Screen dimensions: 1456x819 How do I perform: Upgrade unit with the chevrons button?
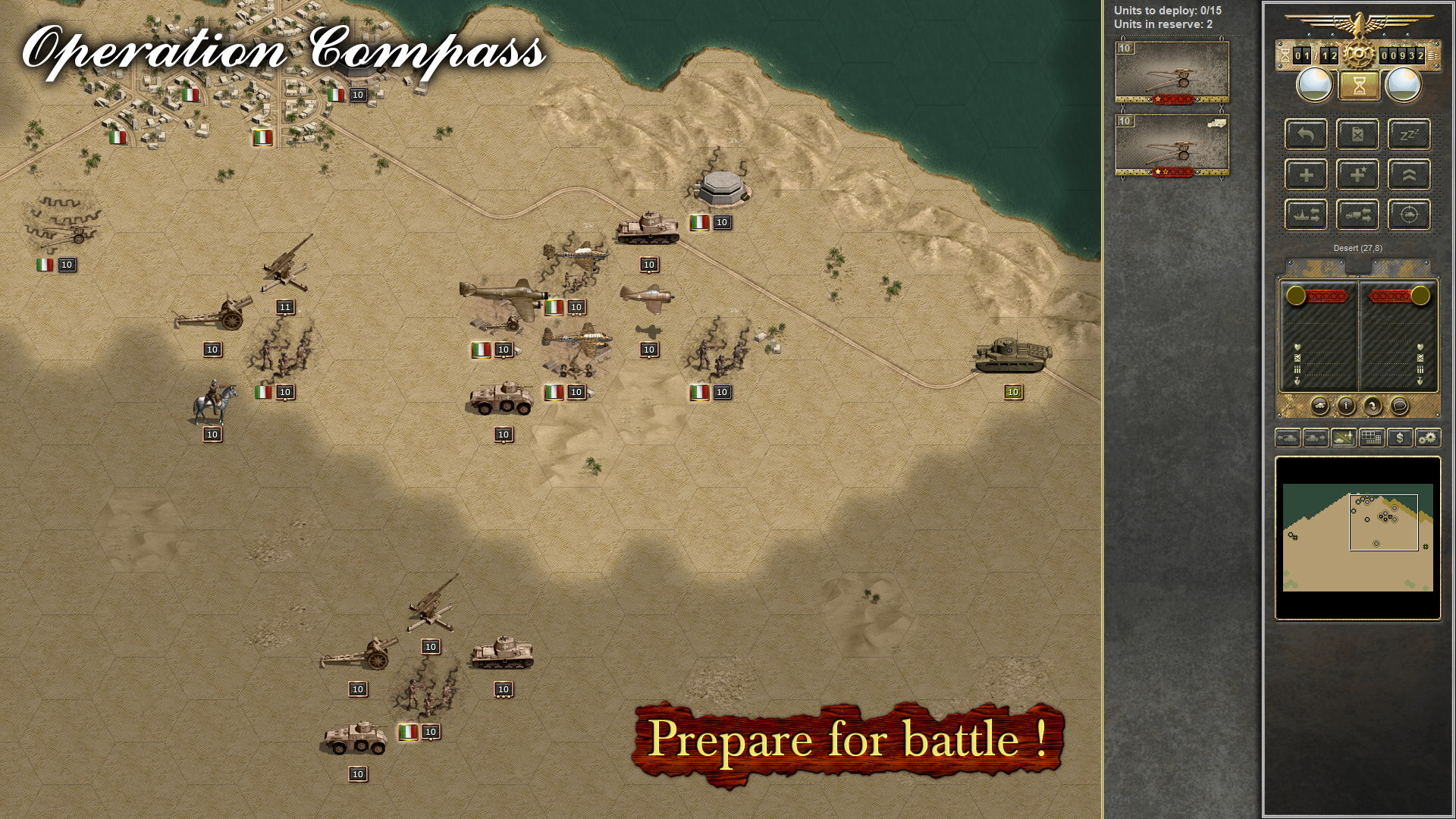[x=1409, y=175]
